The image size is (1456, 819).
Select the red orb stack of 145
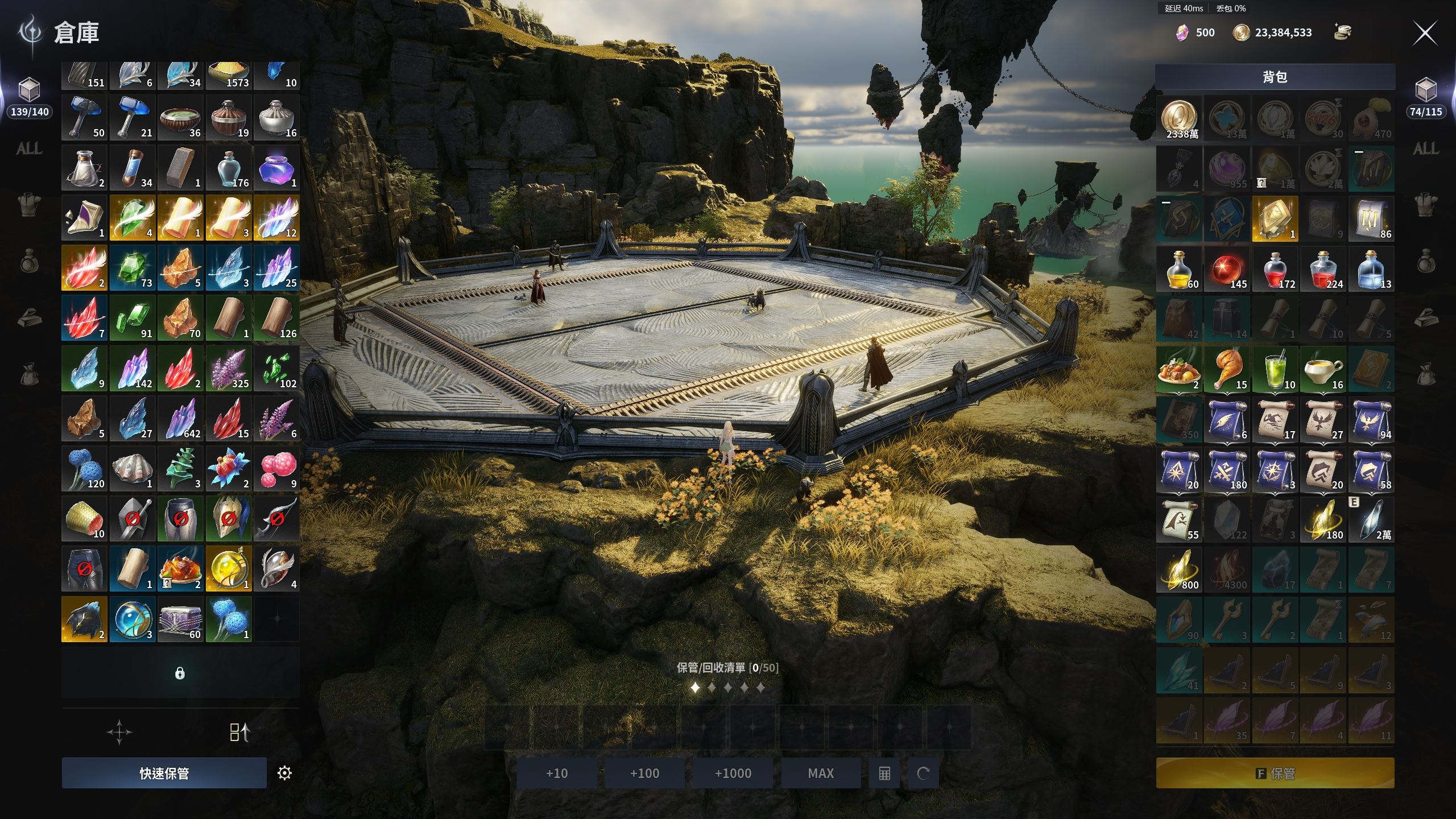click(1227, 268)
